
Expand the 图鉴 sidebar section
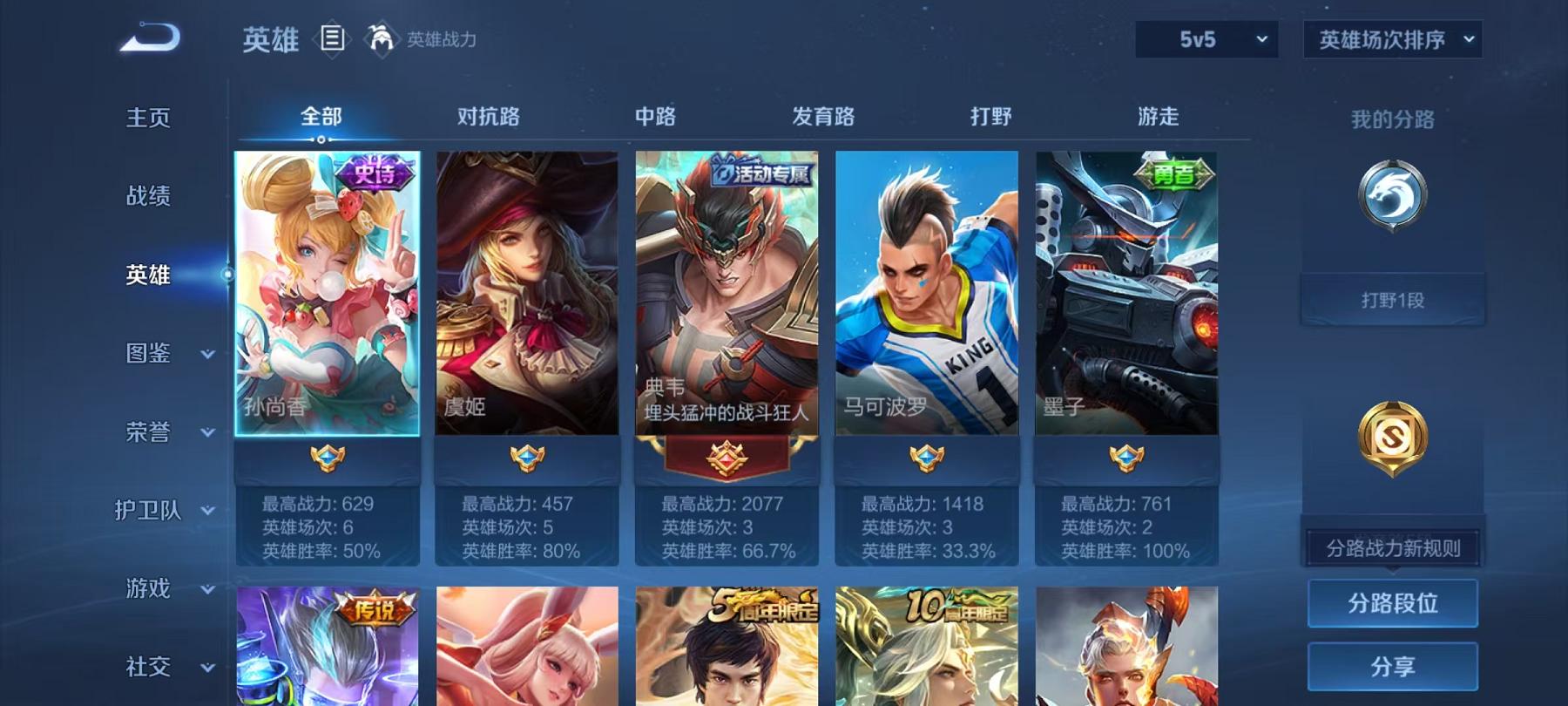(148, 354)
